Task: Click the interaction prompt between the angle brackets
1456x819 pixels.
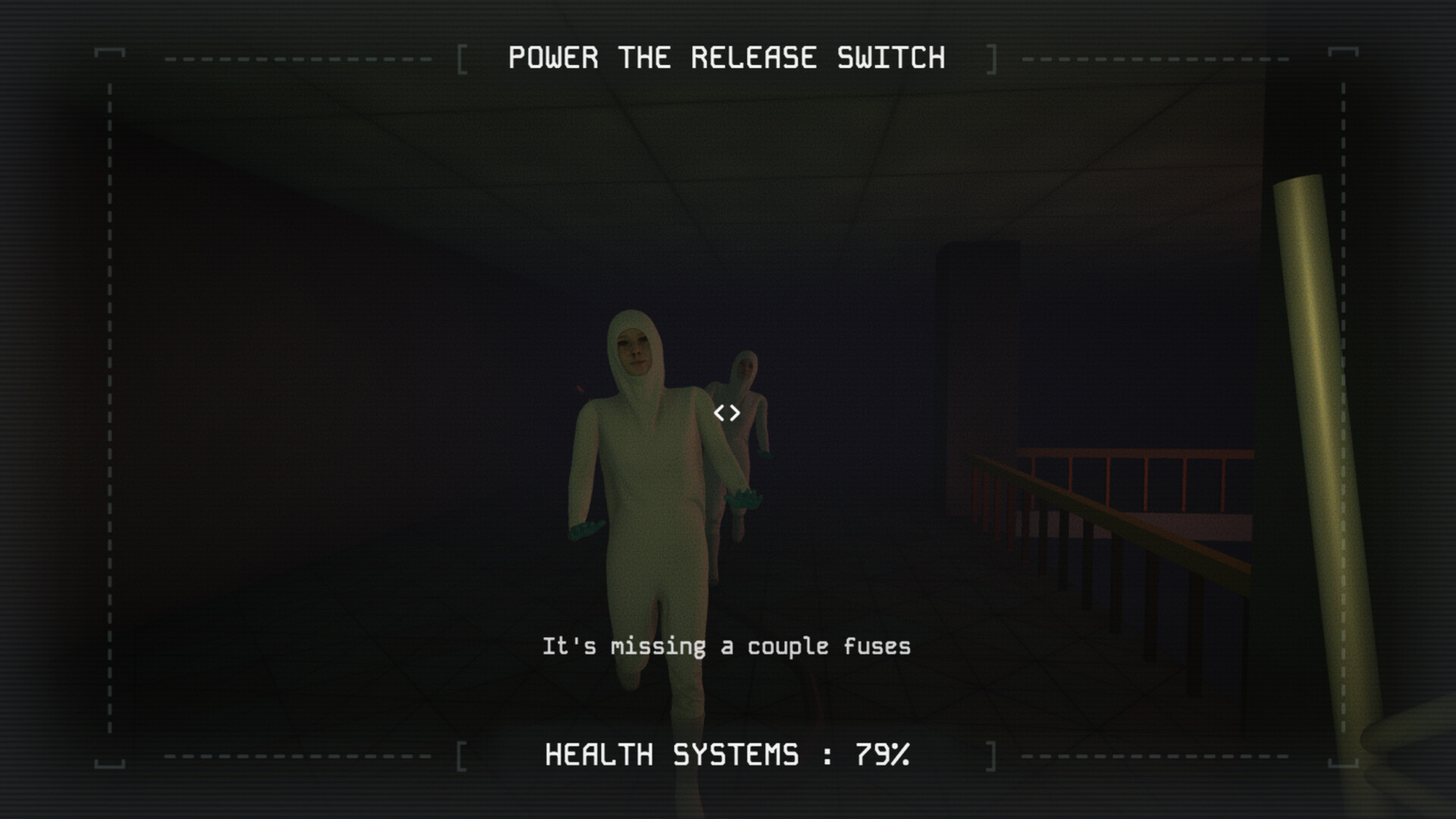Action: (727, 413)
